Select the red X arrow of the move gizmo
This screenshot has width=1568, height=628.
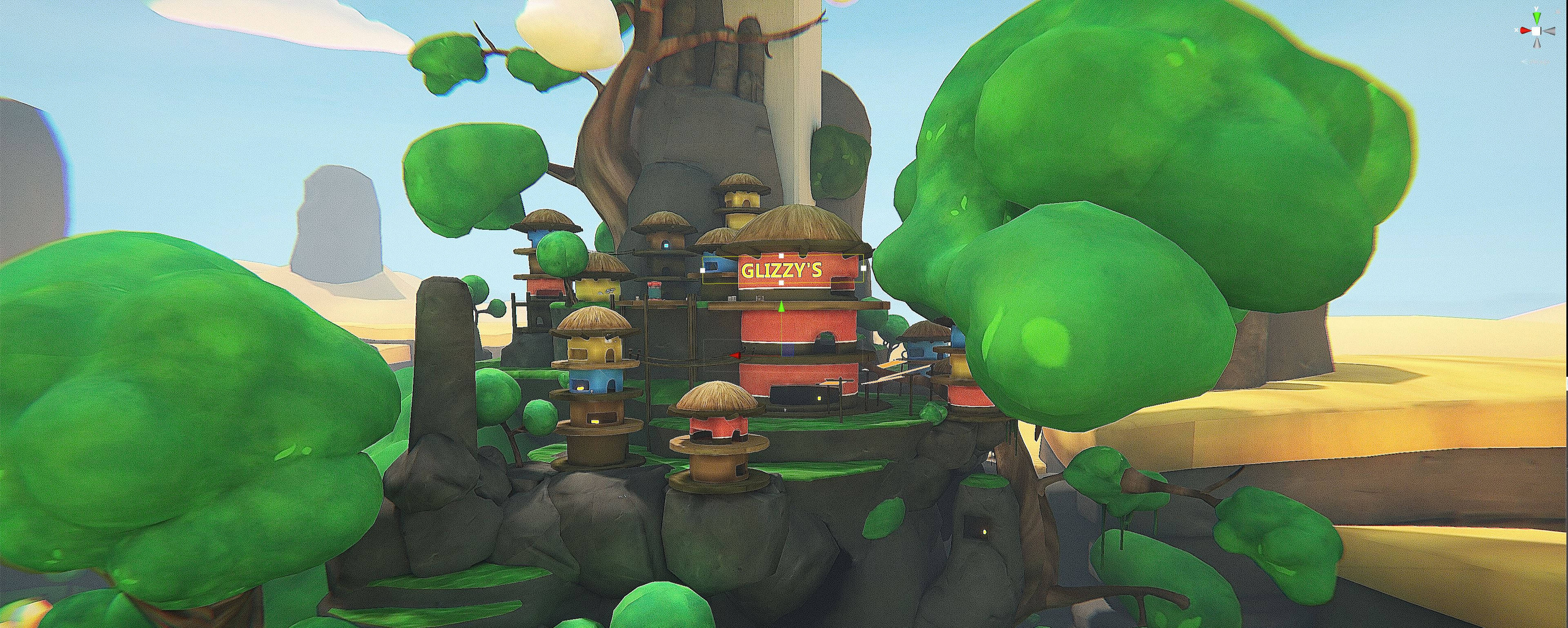735,355
